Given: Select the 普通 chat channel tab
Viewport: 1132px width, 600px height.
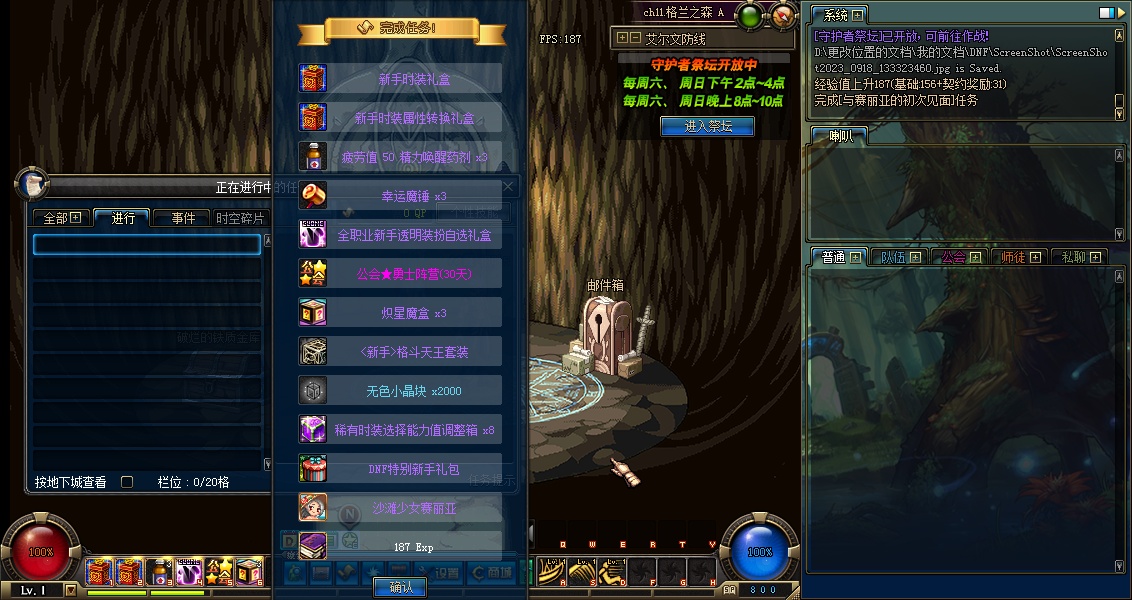Looking at the screenshot, I should [838, 257].
